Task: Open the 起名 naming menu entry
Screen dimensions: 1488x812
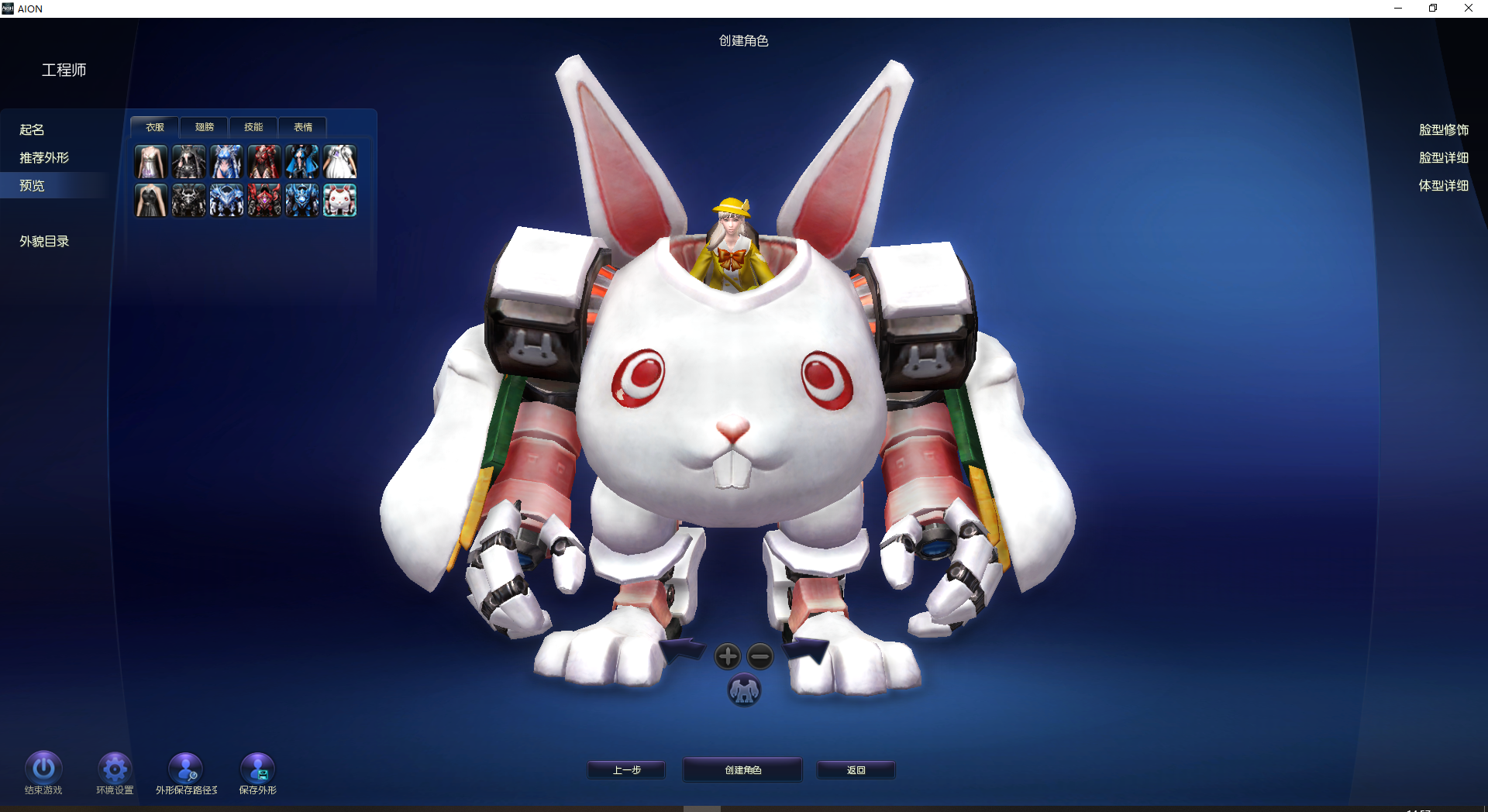Action: (32, 130)
